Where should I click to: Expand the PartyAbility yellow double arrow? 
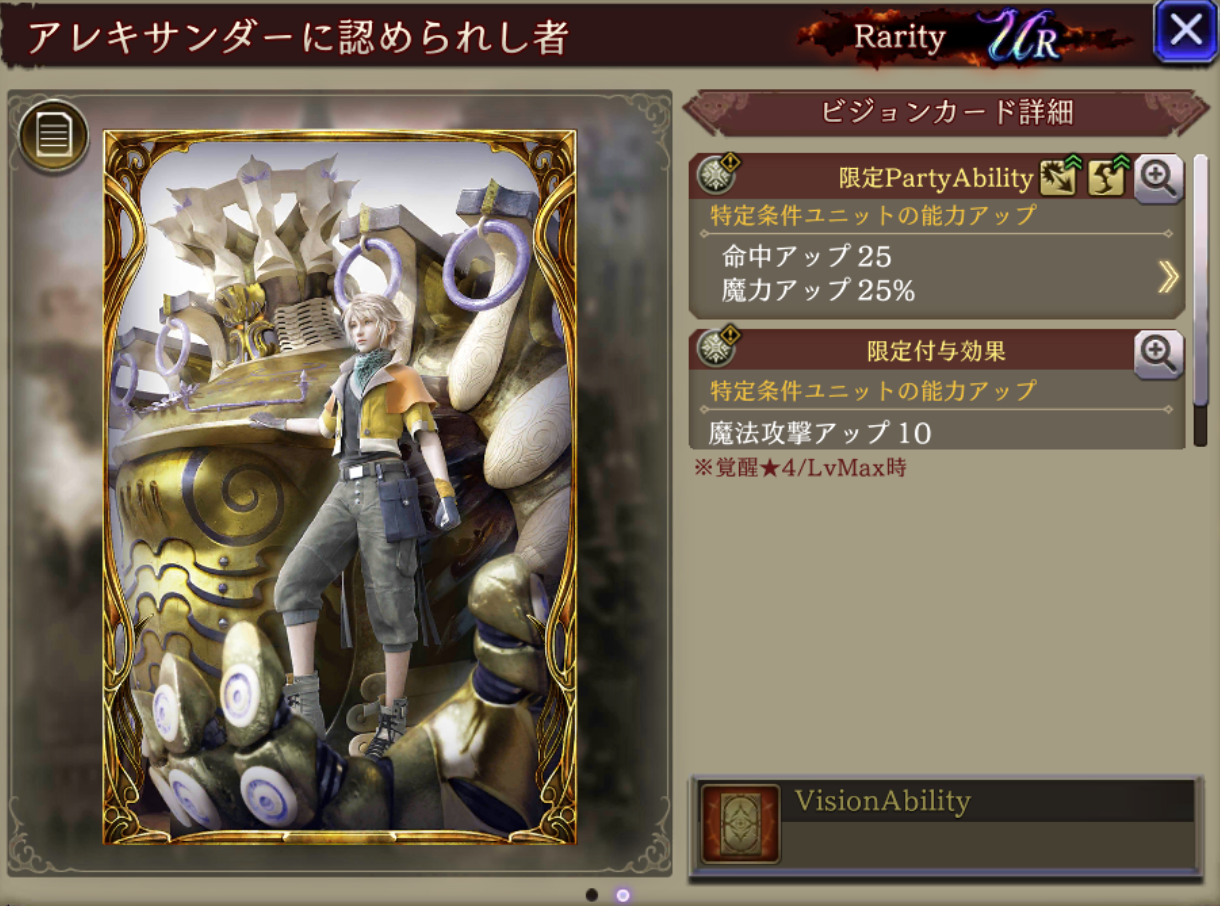1167,277
